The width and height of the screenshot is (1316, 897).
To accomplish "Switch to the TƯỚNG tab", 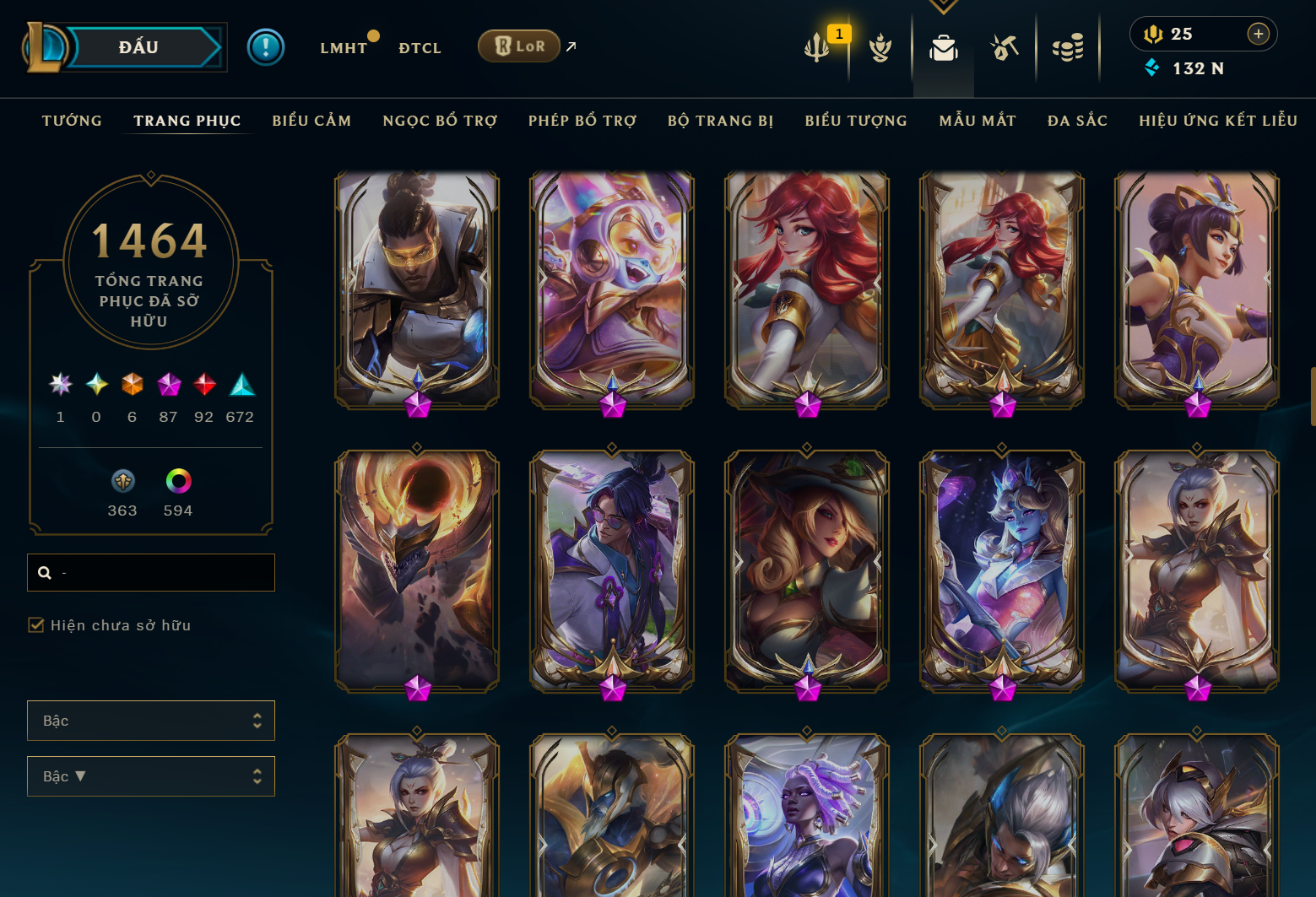I will (72, 121).
